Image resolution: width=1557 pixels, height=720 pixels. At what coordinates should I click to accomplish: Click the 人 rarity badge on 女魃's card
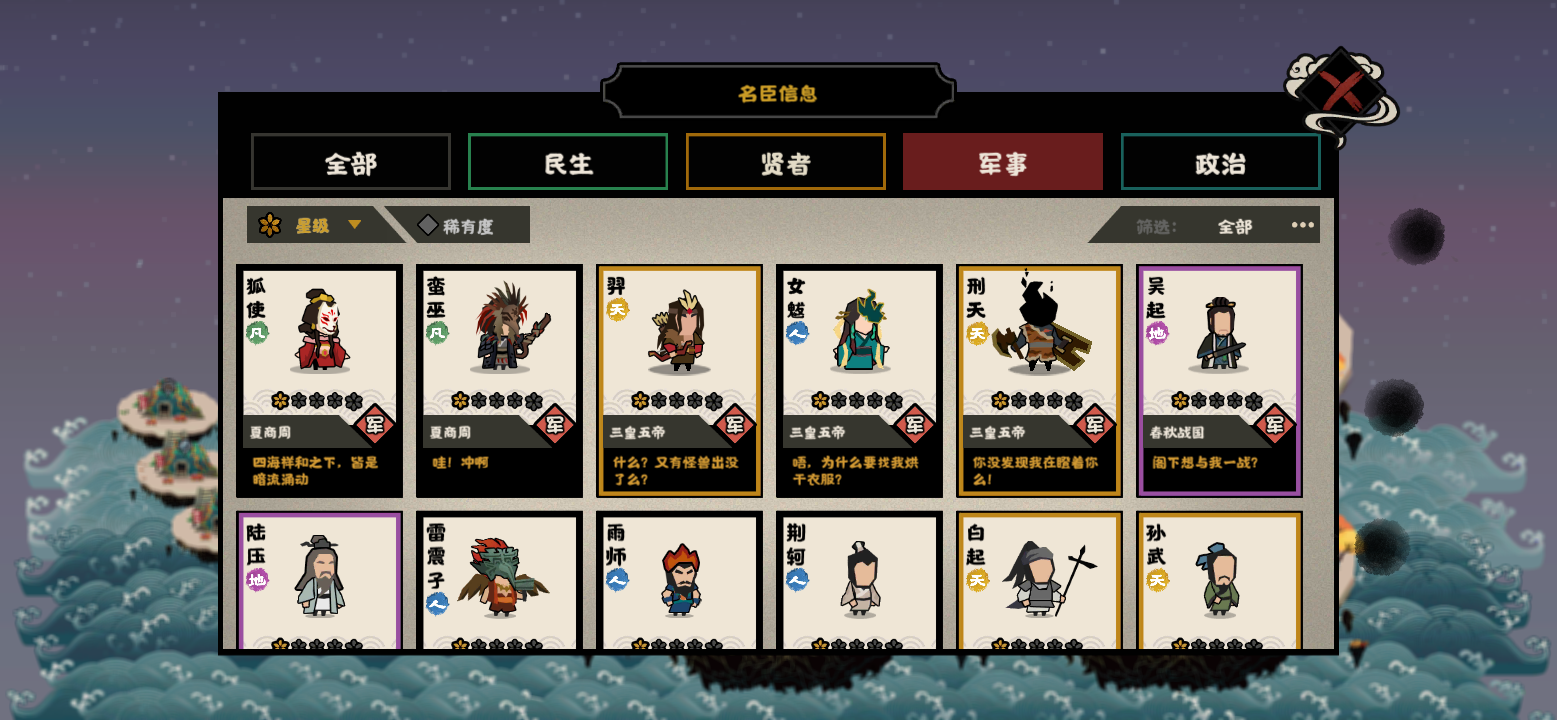point(798,337)
